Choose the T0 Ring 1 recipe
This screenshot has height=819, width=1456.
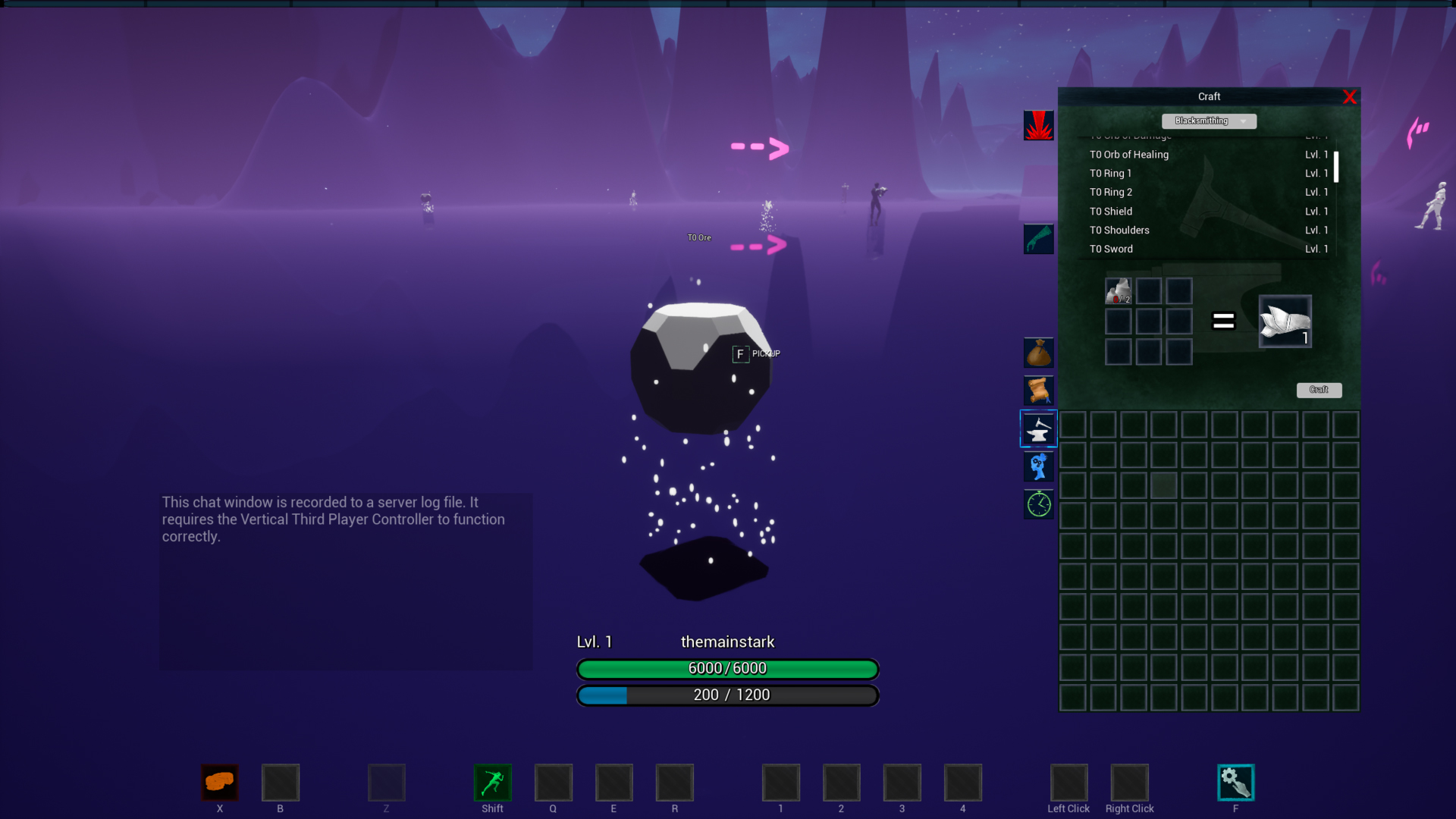point(1110,174)
